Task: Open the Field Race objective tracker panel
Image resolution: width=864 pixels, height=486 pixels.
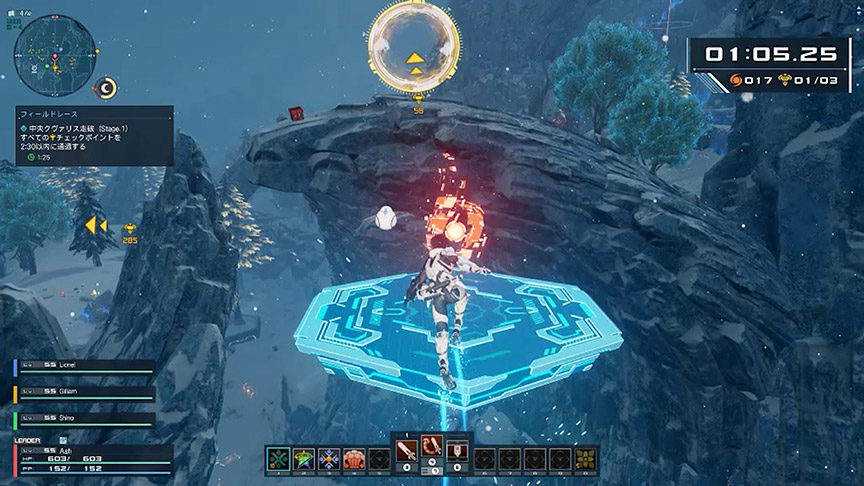Action: [94, 136]
